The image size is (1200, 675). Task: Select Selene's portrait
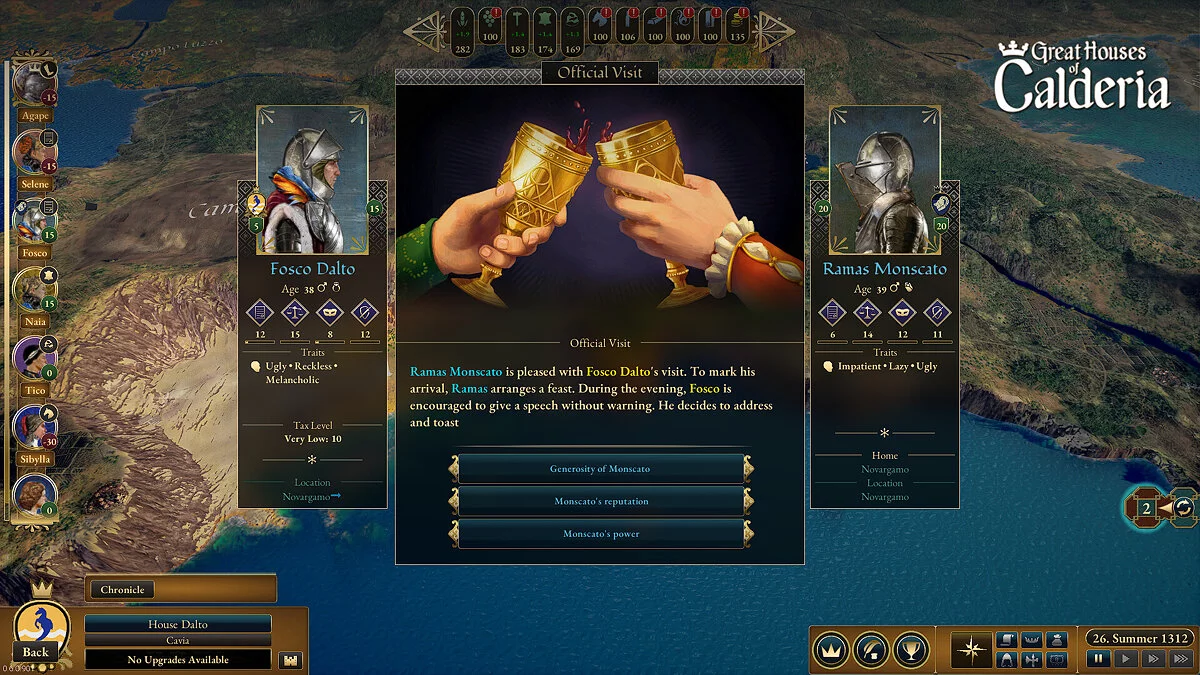(34, 153)
